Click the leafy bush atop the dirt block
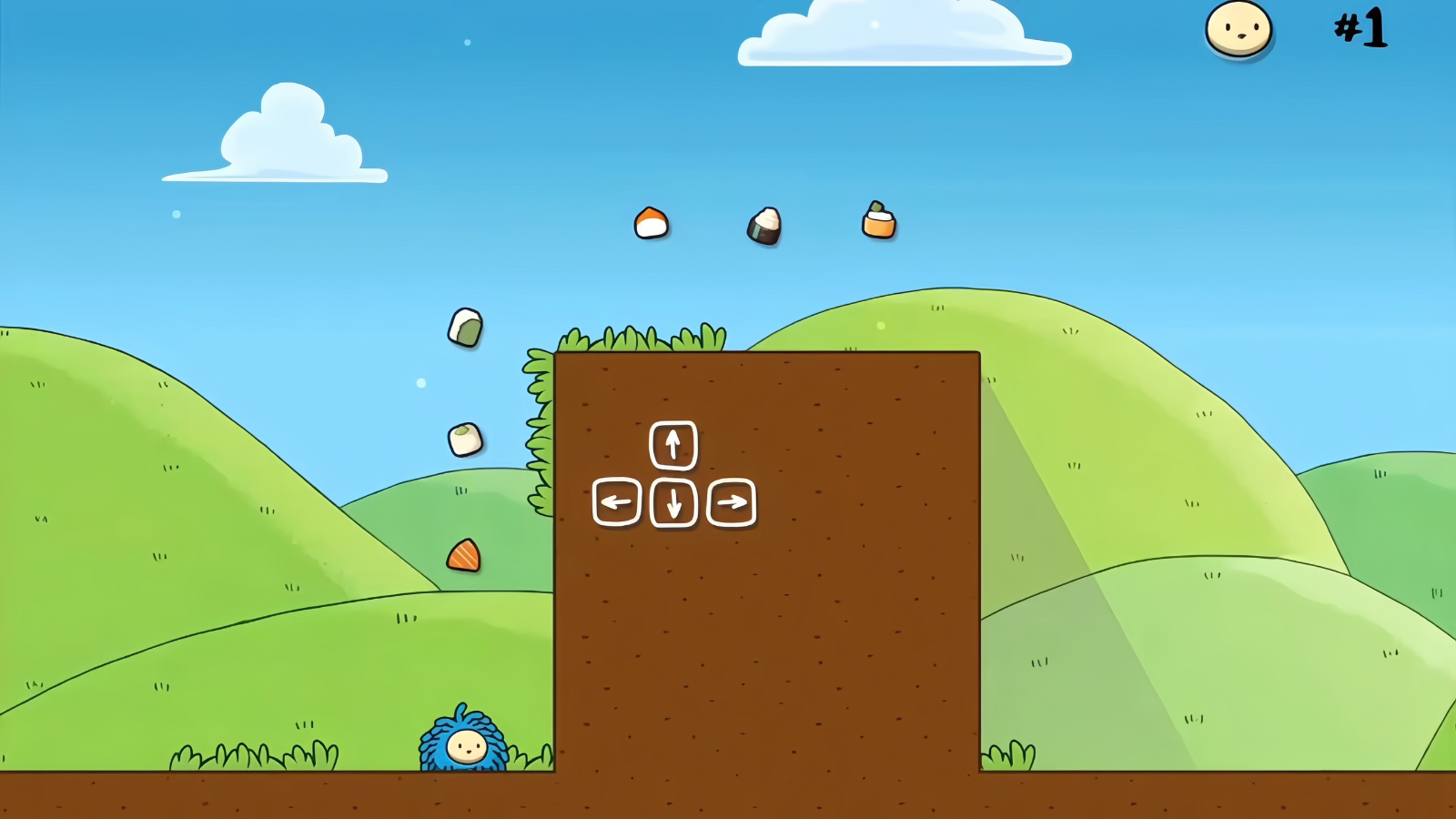 (x=637, y=339)
